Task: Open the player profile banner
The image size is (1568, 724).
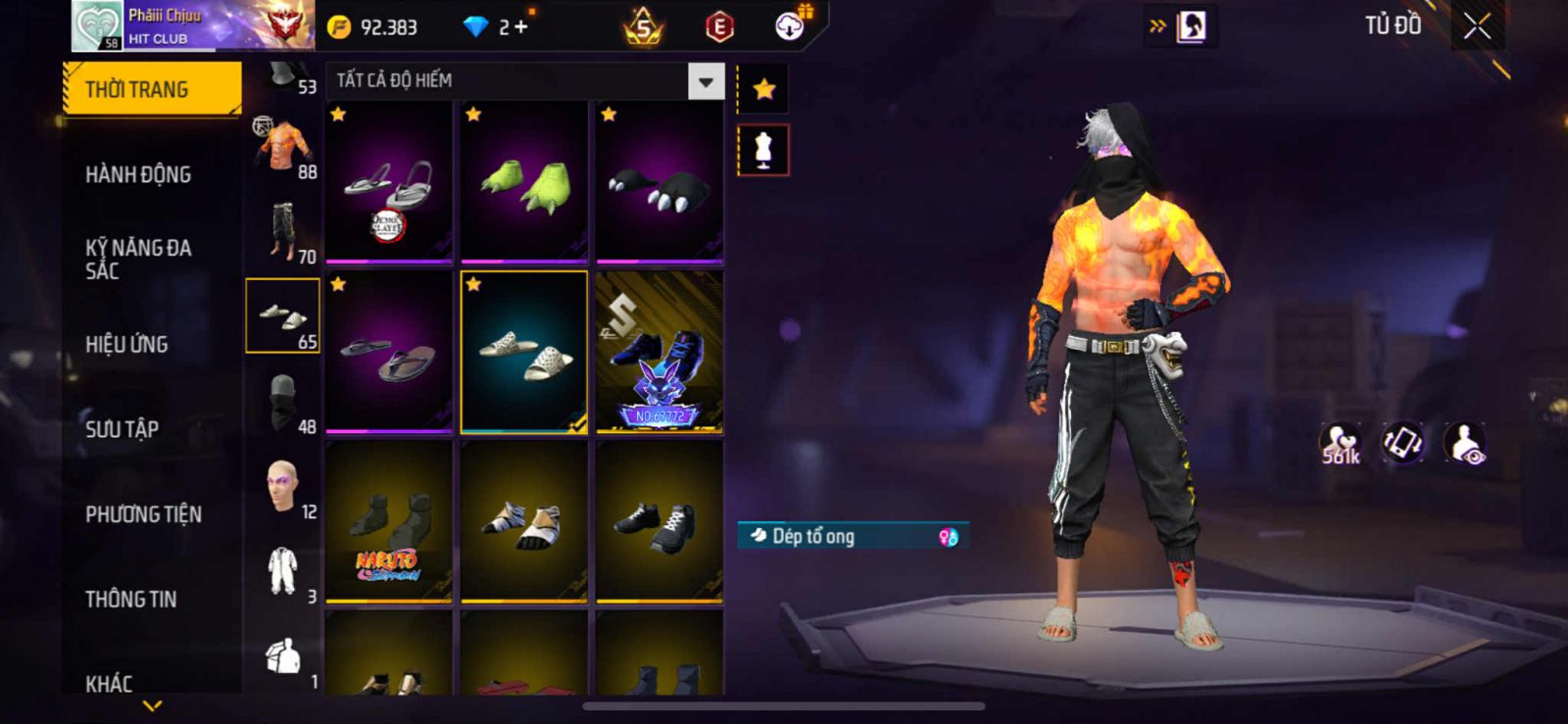Action: tap(193, 26)
